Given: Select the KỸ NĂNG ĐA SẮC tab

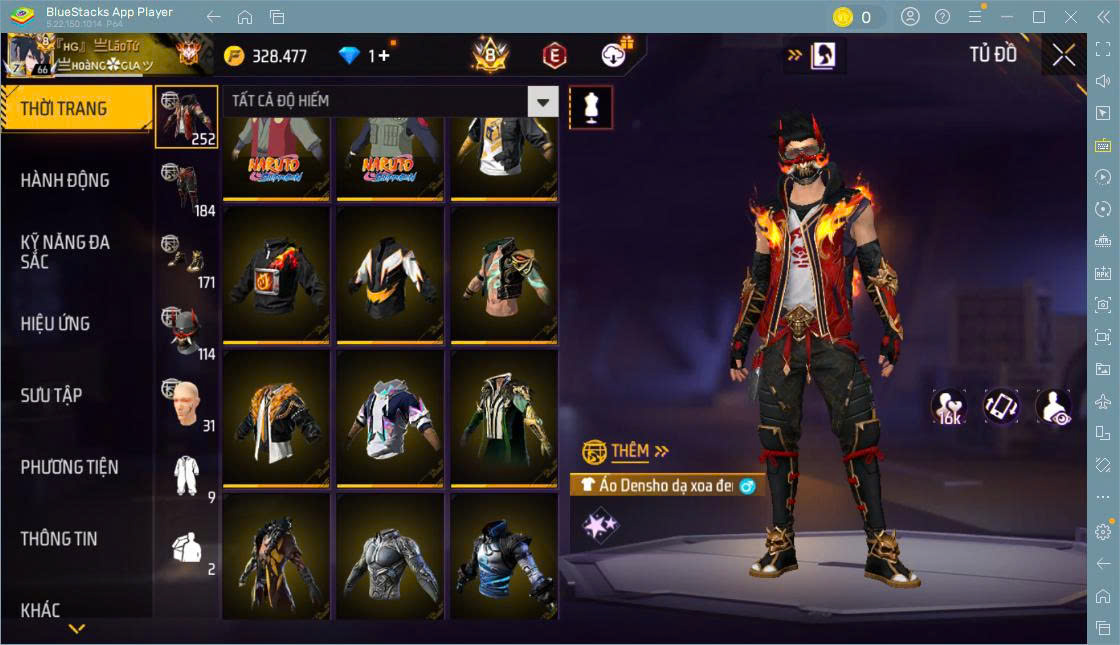Looking at the screenshot, I should [66, 251].
